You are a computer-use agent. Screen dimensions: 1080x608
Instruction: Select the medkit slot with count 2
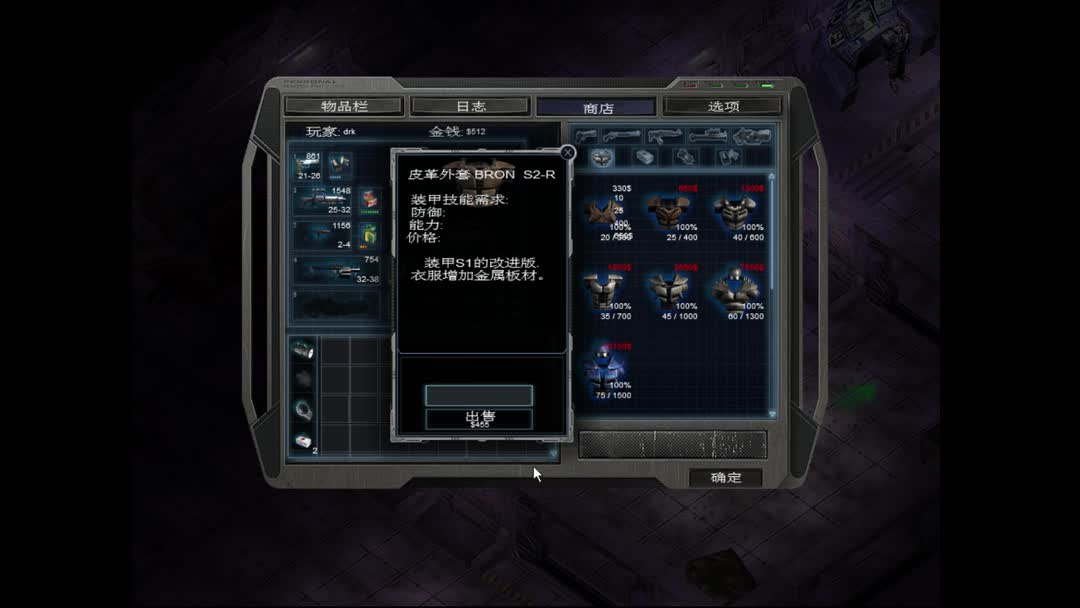click(303, 440)
